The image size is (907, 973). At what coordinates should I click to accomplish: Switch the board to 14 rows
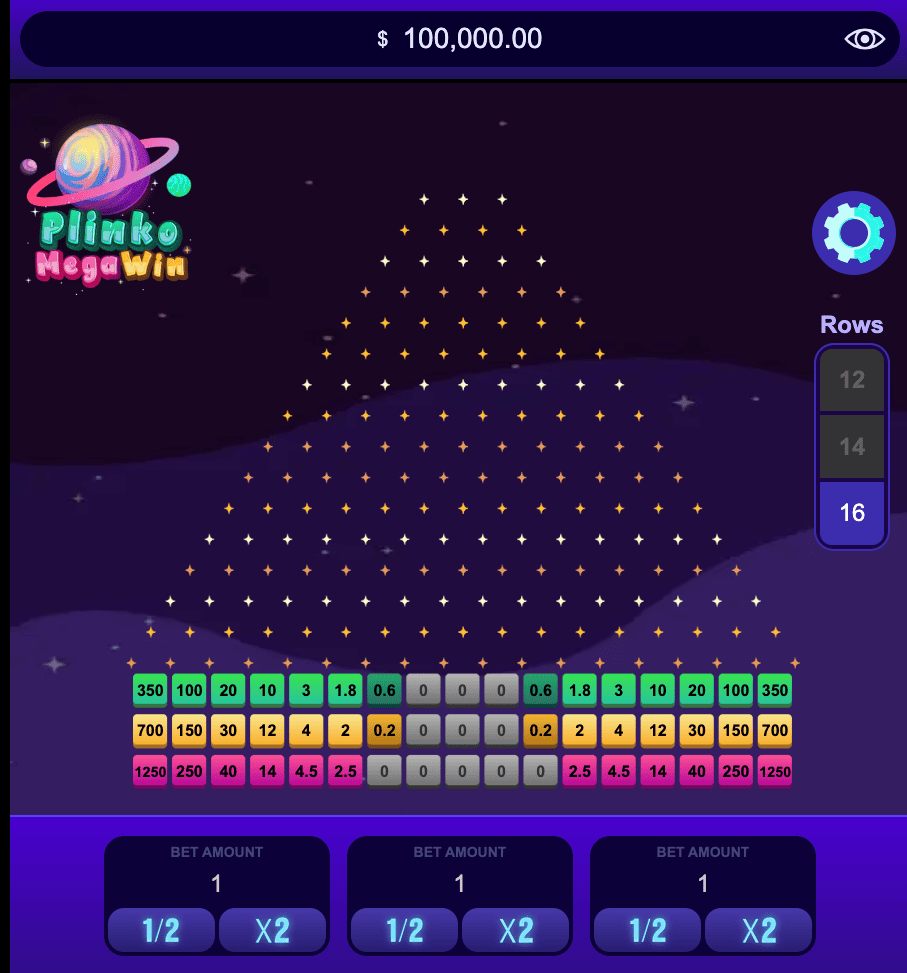(x=852, y=446)
